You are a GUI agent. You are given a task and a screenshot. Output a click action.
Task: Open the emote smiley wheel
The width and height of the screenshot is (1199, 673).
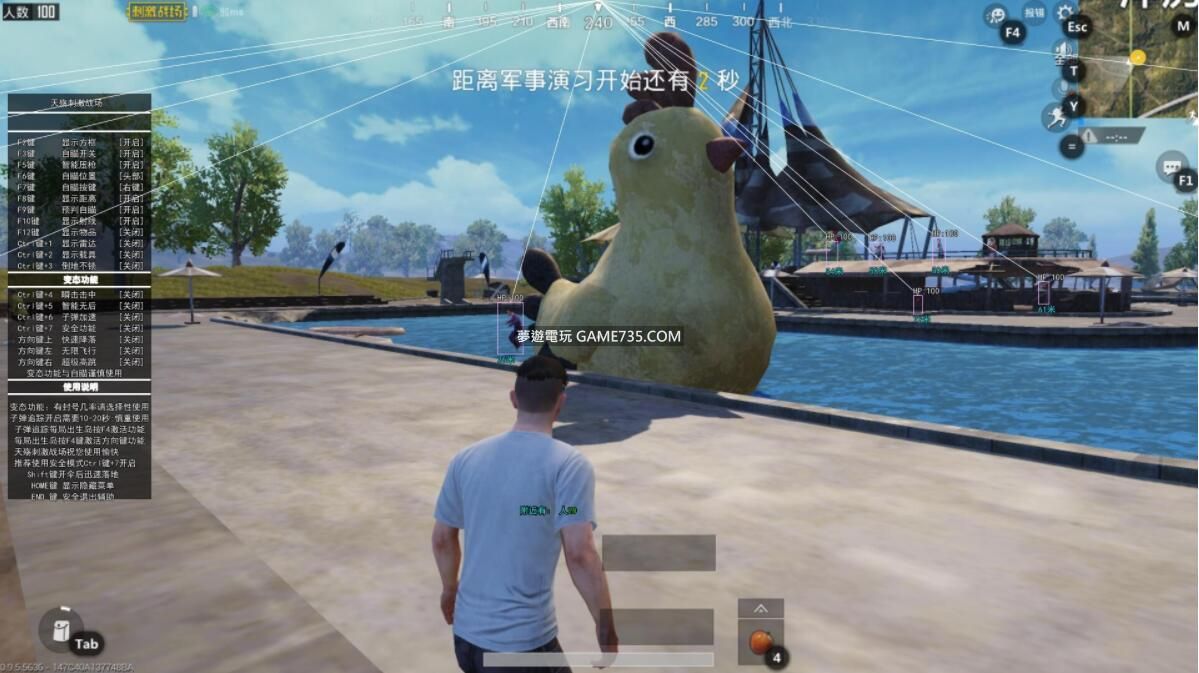(x=996, y=15)
